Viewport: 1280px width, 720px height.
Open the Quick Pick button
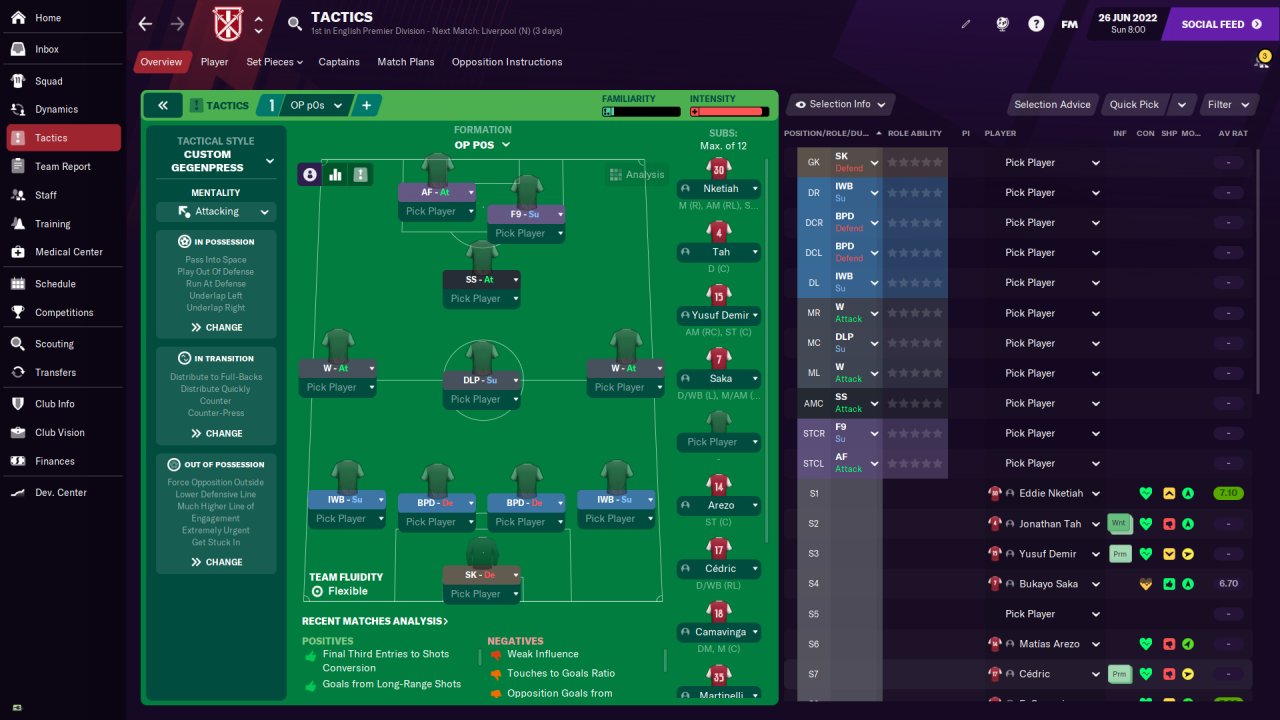click(1134, 104)
